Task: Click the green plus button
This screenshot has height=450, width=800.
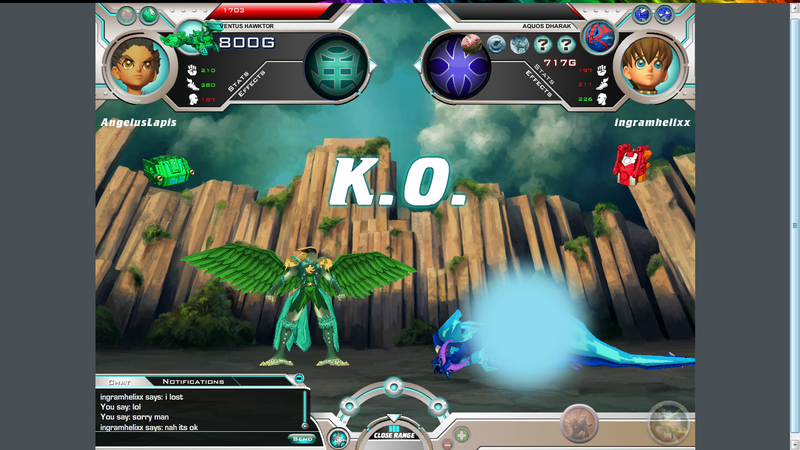Action: pyautogui.click(x=462, y=434)
